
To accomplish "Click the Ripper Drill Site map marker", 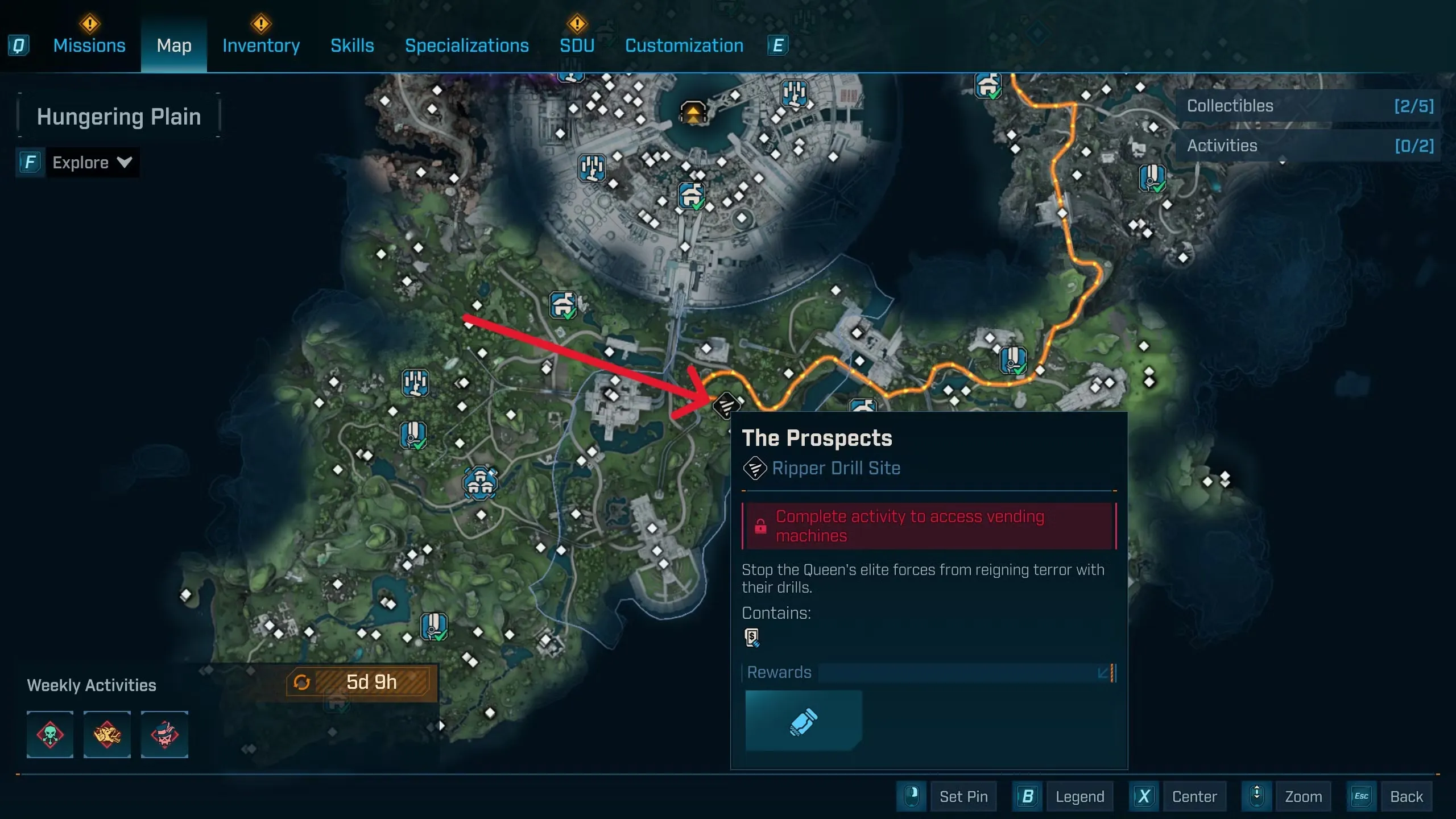I will pos(726,406).
